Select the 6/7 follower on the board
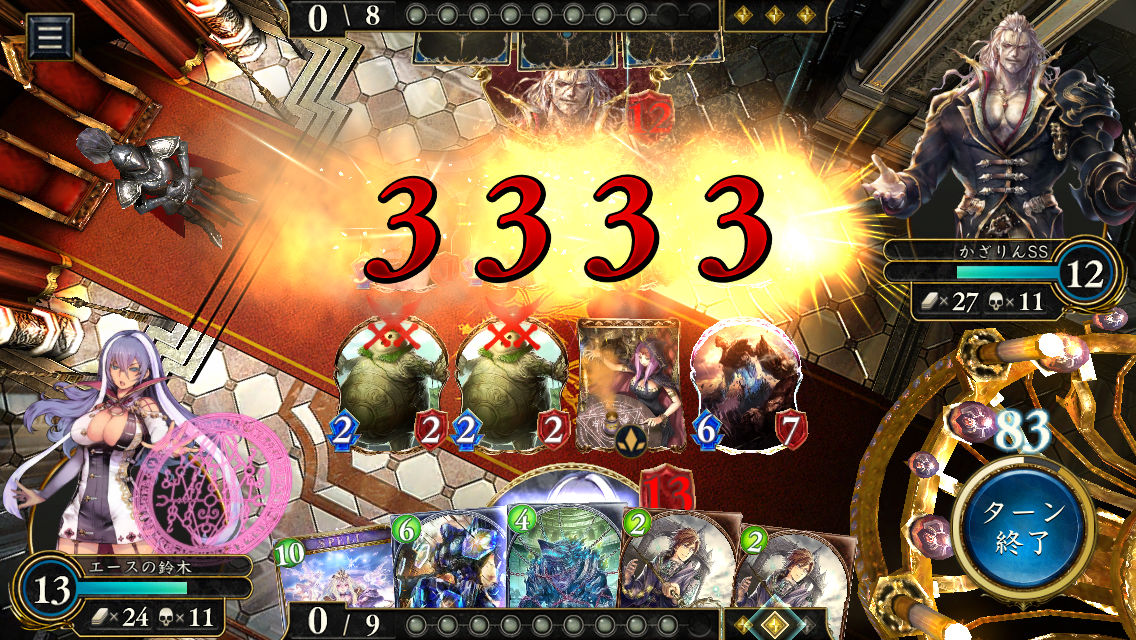1136x640 pixels. coord(745,385)
